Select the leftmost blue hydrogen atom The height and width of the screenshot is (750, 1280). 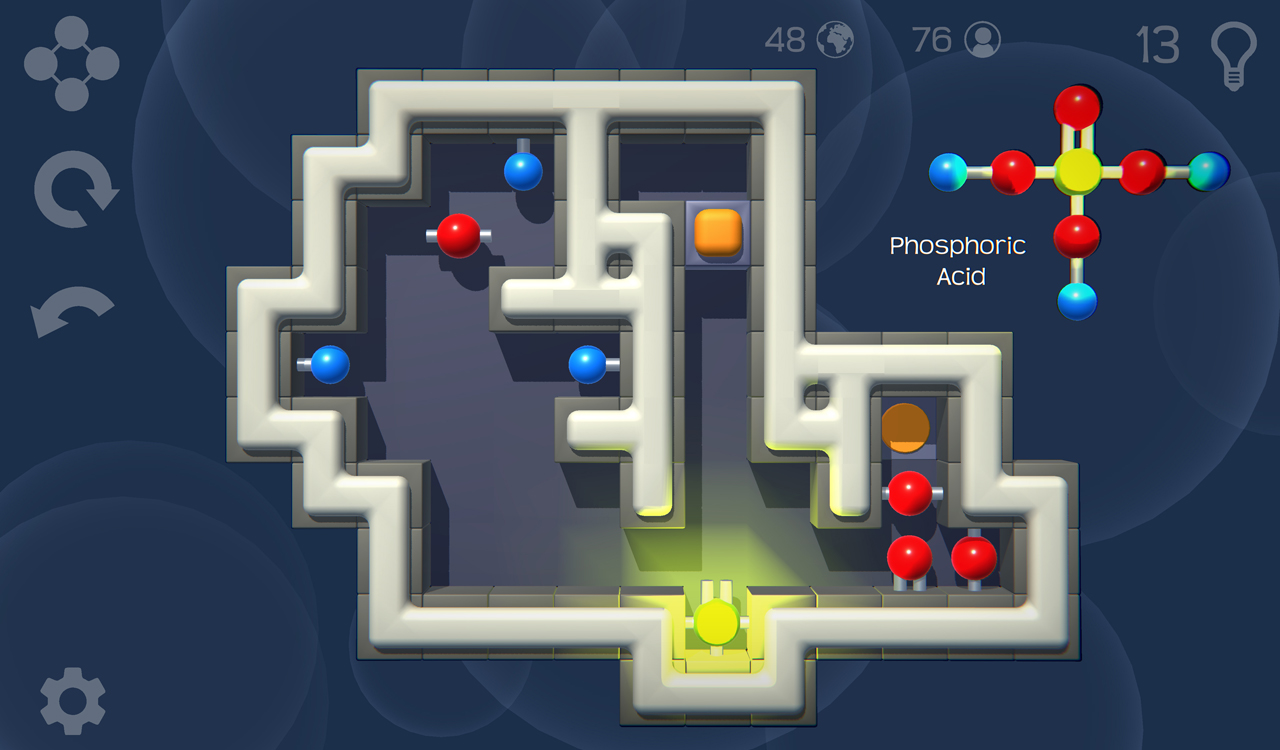coord(330,362)
